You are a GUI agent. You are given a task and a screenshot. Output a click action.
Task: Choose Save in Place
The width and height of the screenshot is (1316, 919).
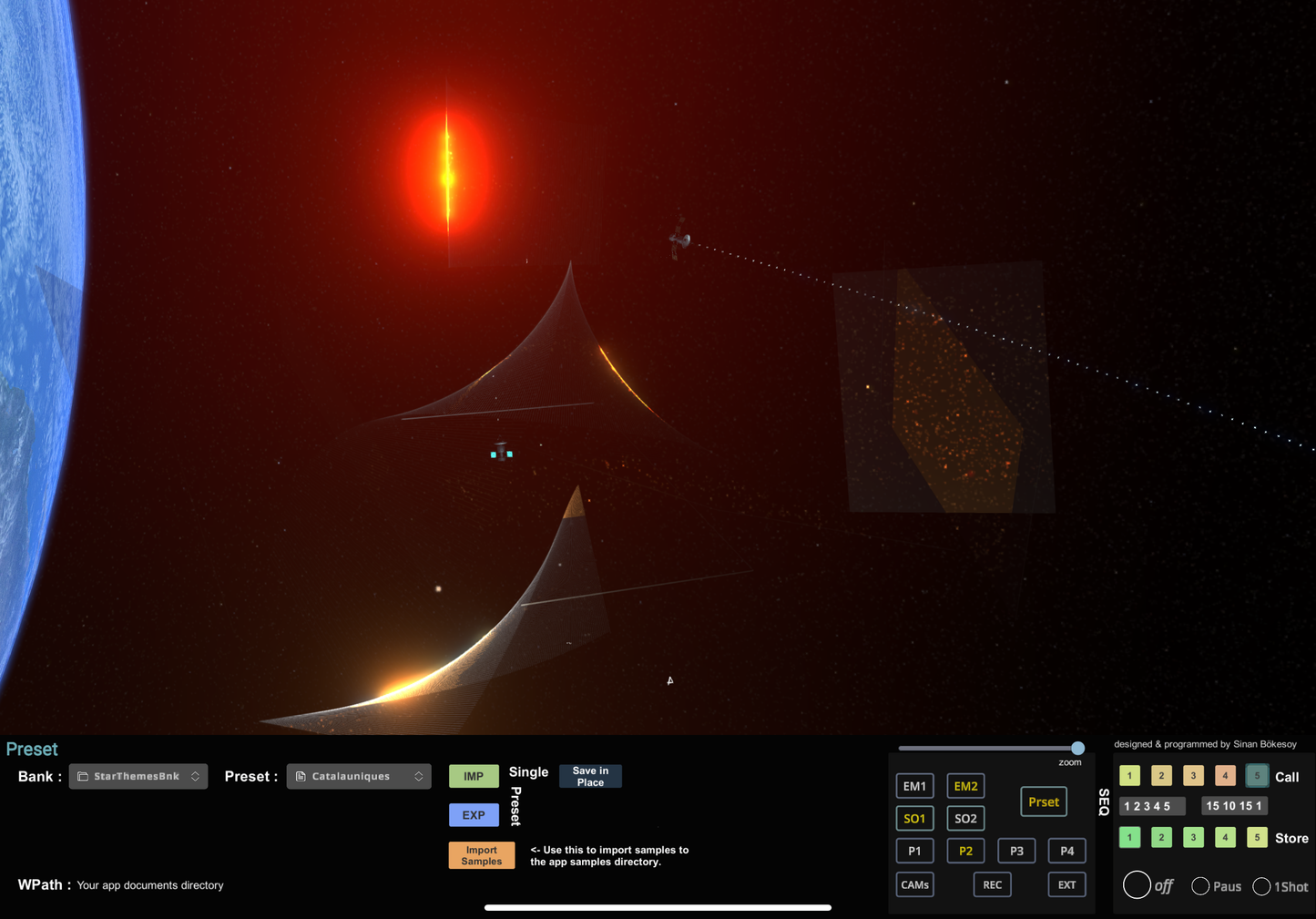point(590,776)
